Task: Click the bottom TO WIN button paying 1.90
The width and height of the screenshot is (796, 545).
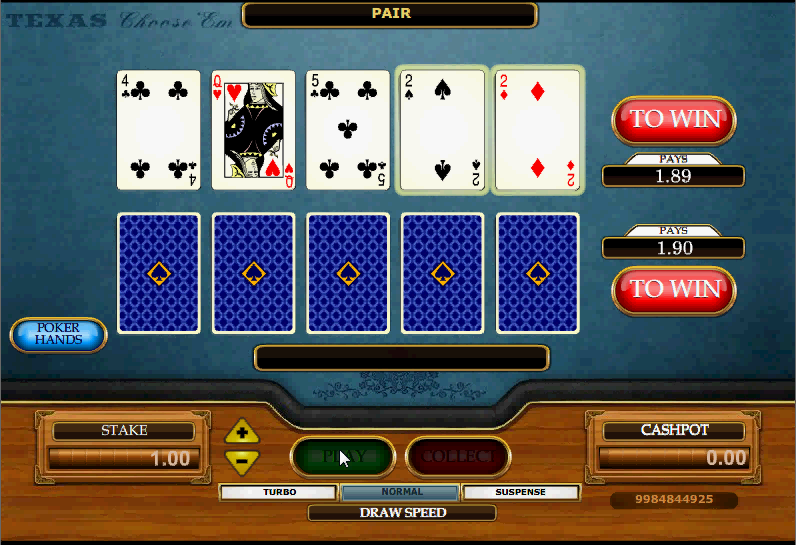Action: (x=674, y=289)
